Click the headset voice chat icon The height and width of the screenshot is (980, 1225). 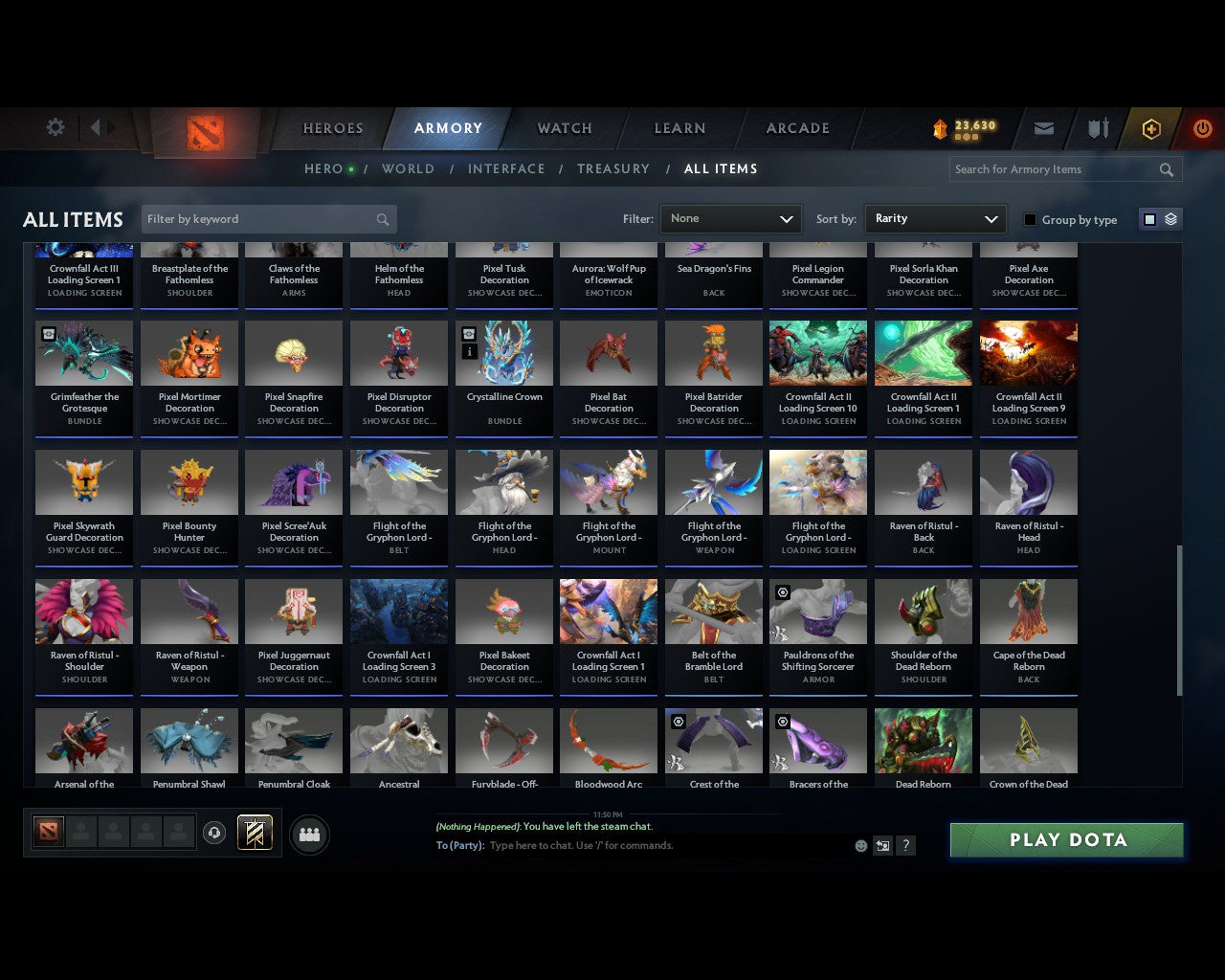click(x=214, y=834)
